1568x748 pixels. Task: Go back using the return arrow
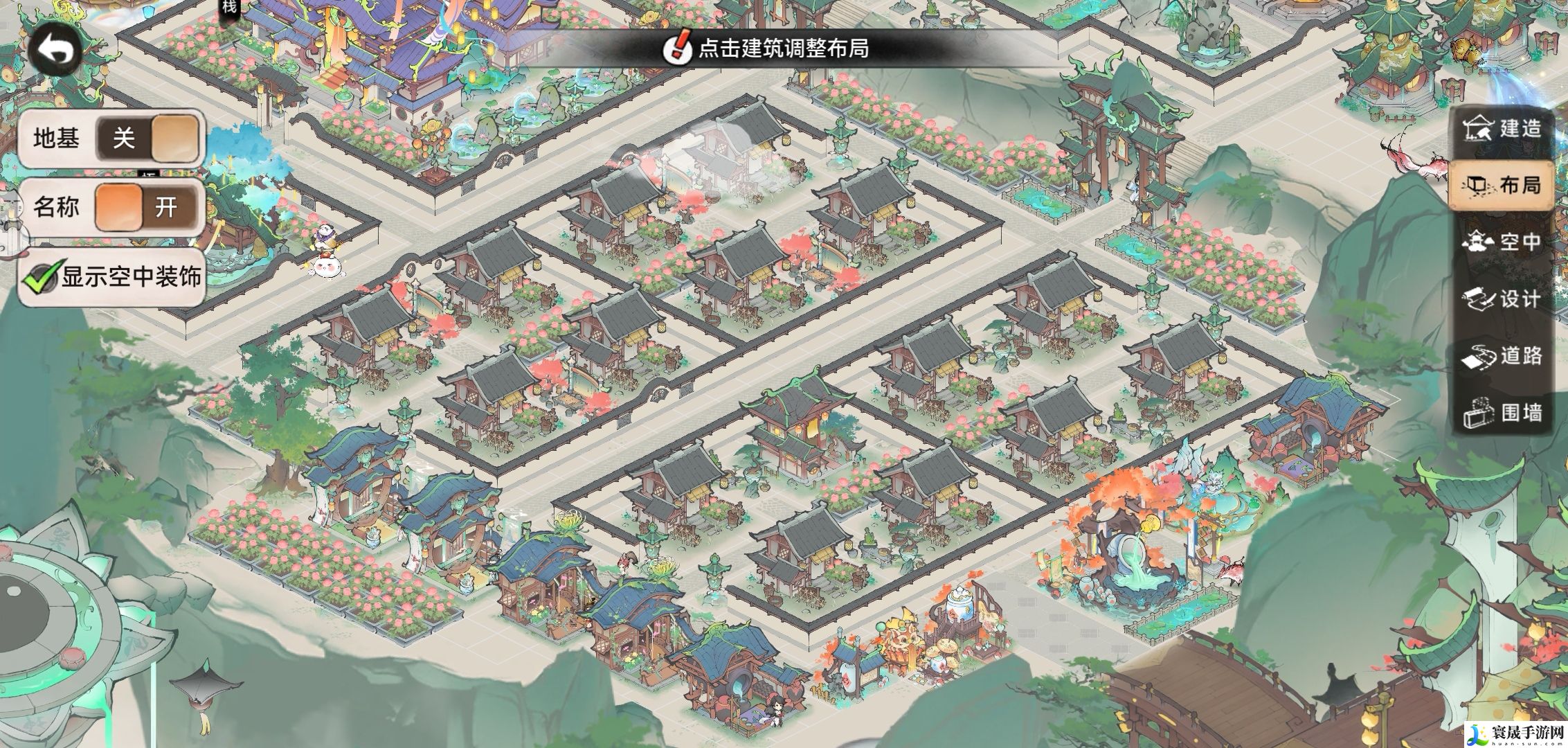[x=55, y=51]
